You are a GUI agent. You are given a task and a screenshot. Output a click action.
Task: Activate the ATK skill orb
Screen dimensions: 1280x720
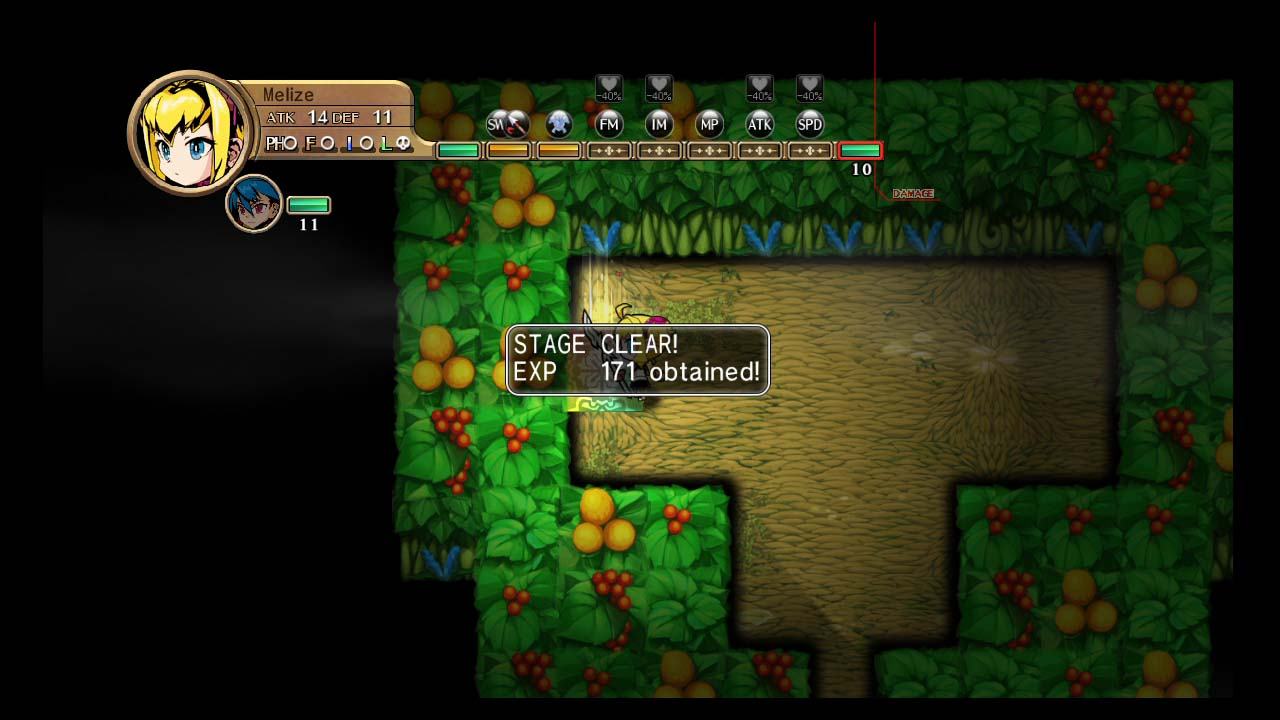coord(759,125)
